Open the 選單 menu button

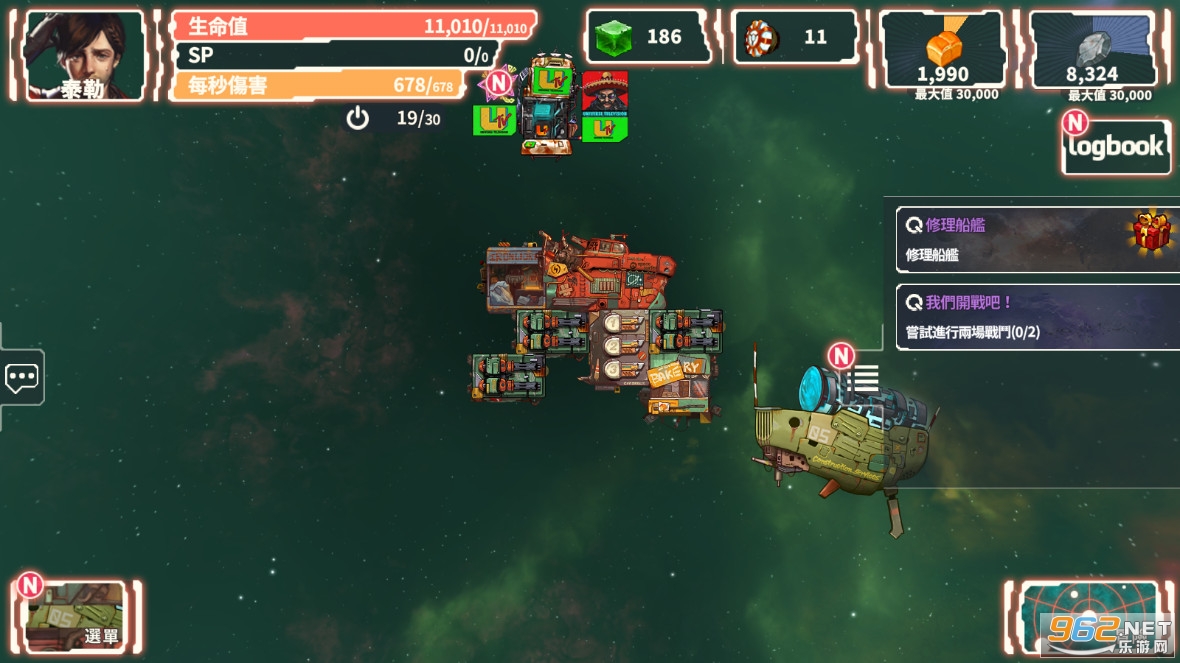(76, 617)
